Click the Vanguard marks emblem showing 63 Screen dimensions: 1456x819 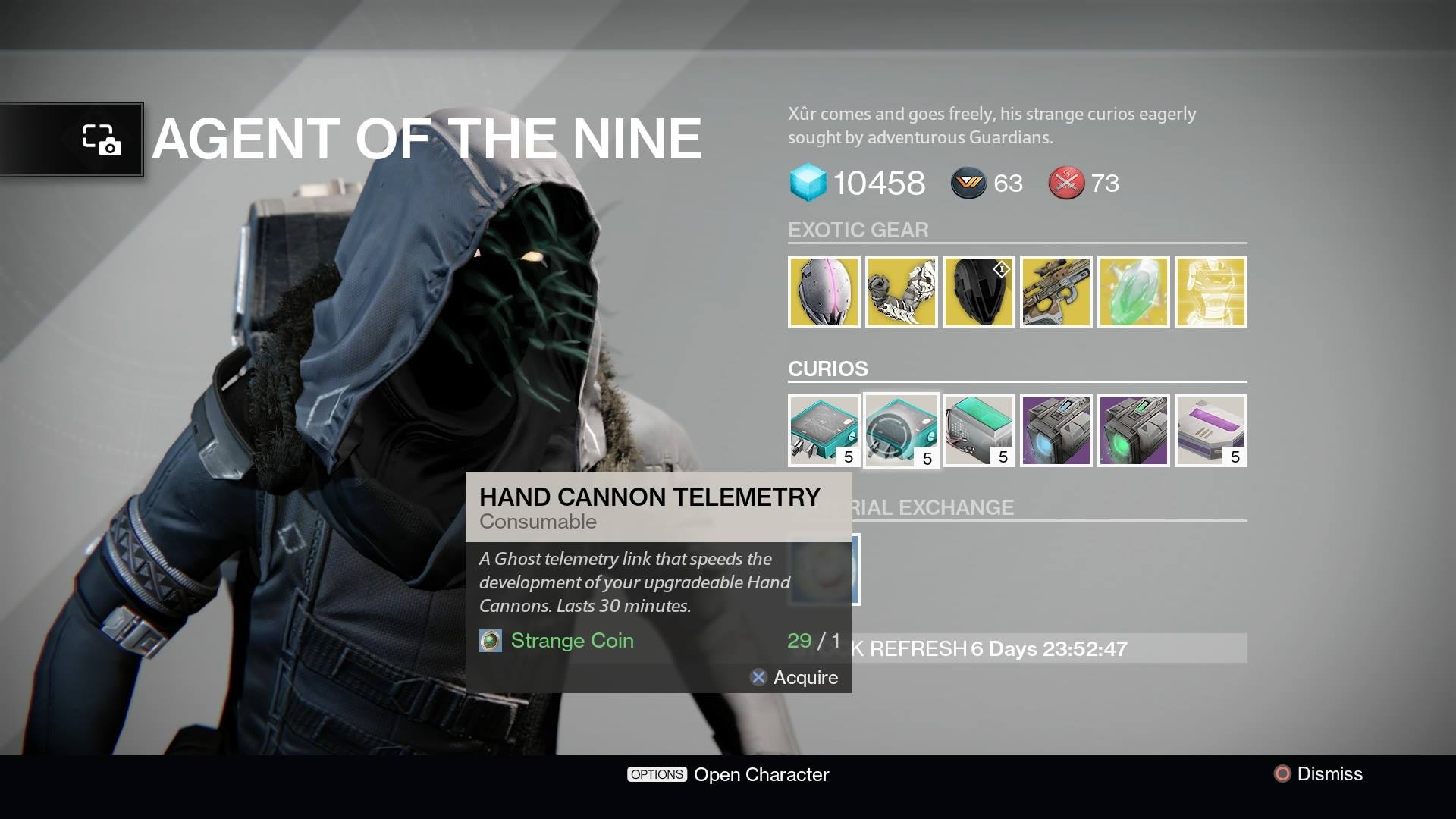tap(968, 183)
